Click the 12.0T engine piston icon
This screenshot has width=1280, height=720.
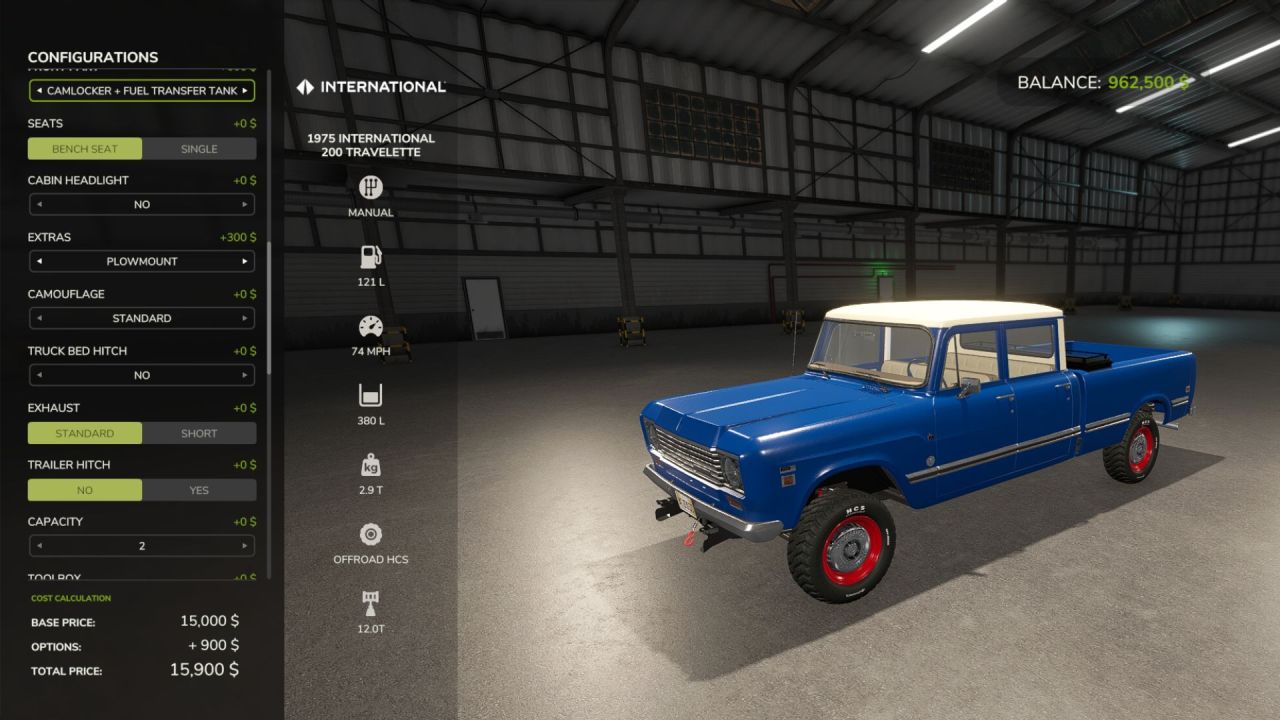click(x=370, y=602)
